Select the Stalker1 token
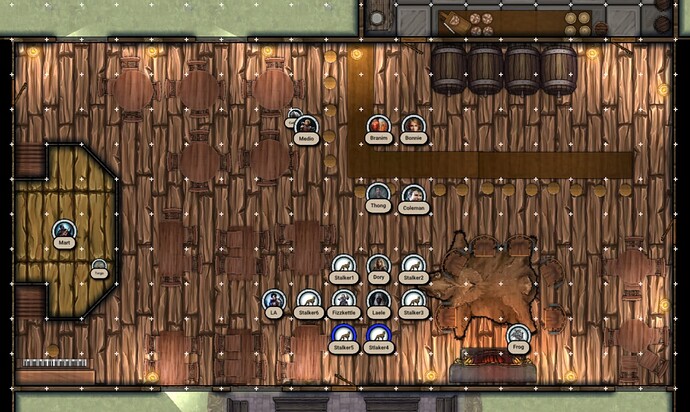This screenshot has height=412, width=690. click(x=344, y=266)
